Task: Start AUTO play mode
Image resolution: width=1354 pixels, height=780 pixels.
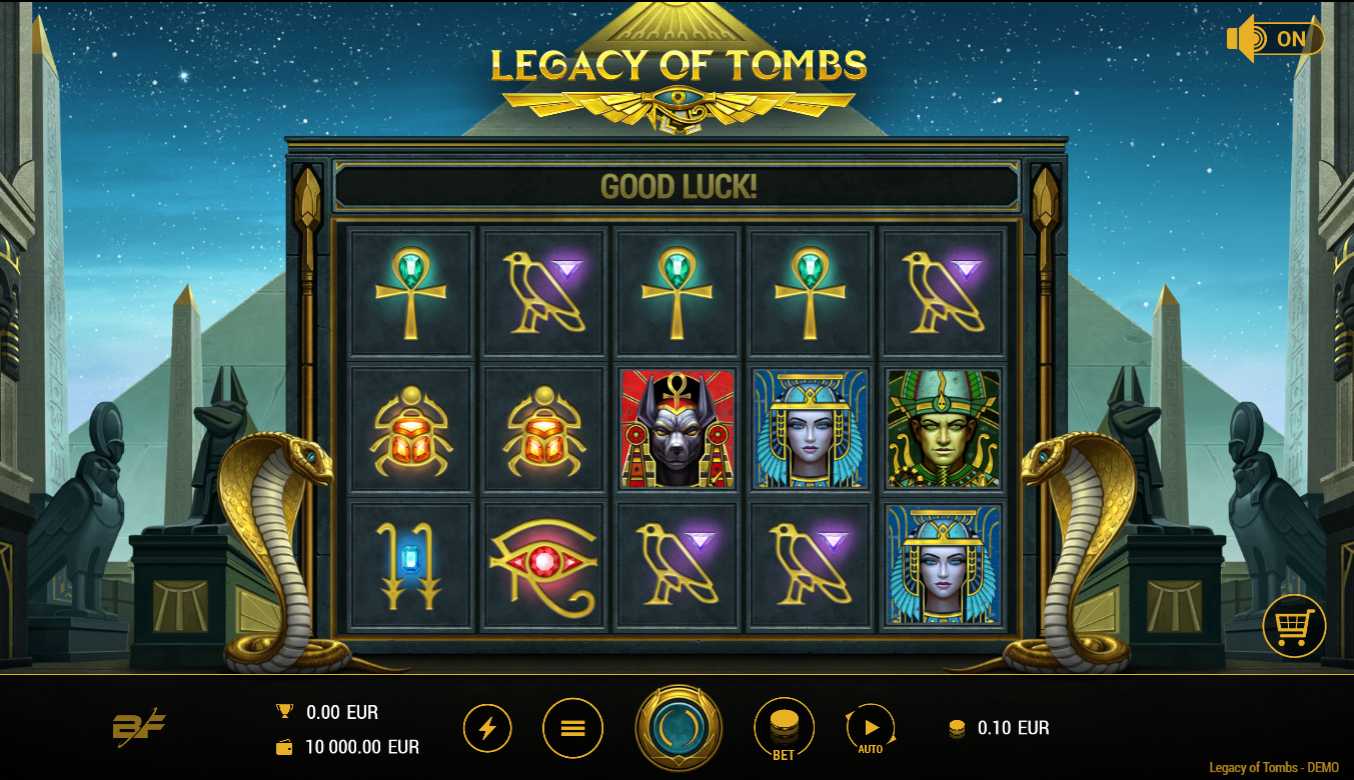Action: (870, 728)
